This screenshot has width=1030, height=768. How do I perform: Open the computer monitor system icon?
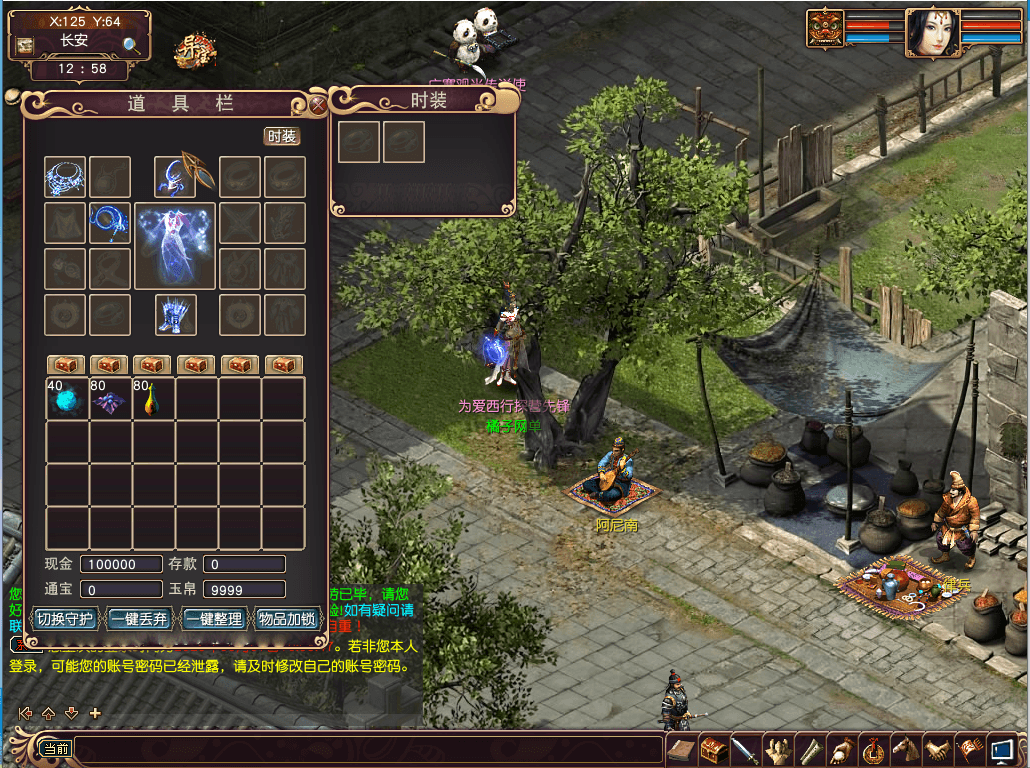1002,750
